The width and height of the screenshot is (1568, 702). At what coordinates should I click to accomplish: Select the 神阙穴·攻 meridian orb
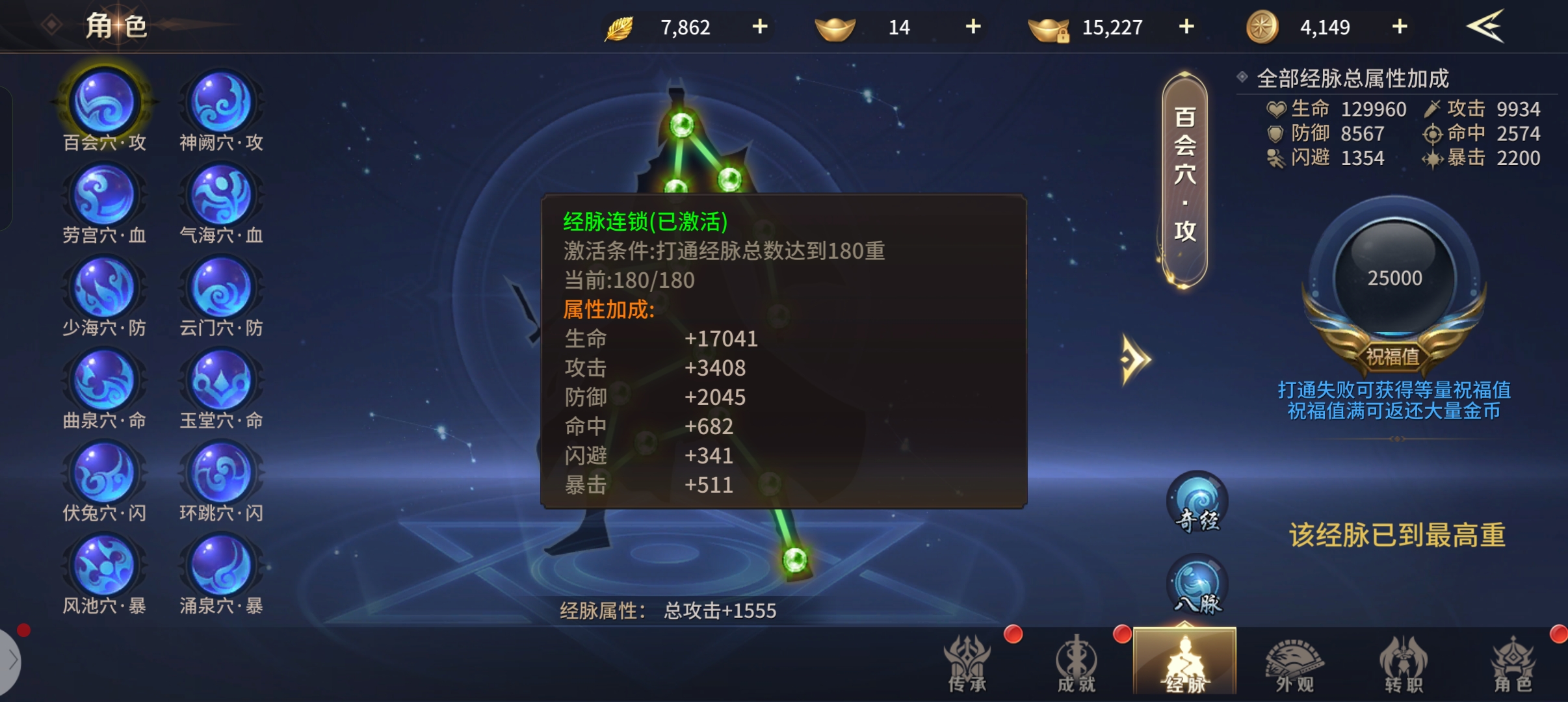pos(221,104)
